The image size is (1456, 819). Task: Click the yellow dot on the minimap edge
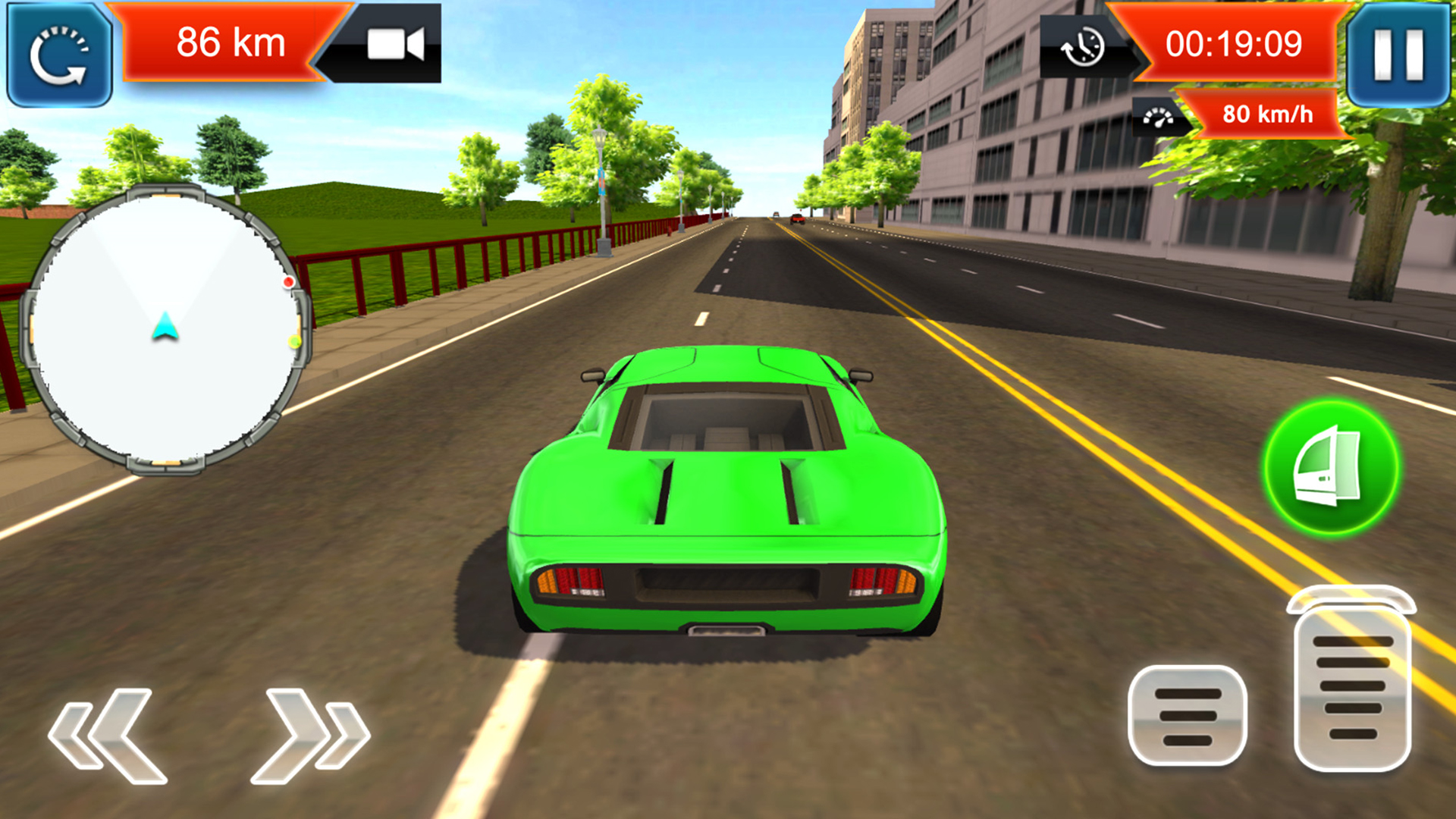pos(294,341)
